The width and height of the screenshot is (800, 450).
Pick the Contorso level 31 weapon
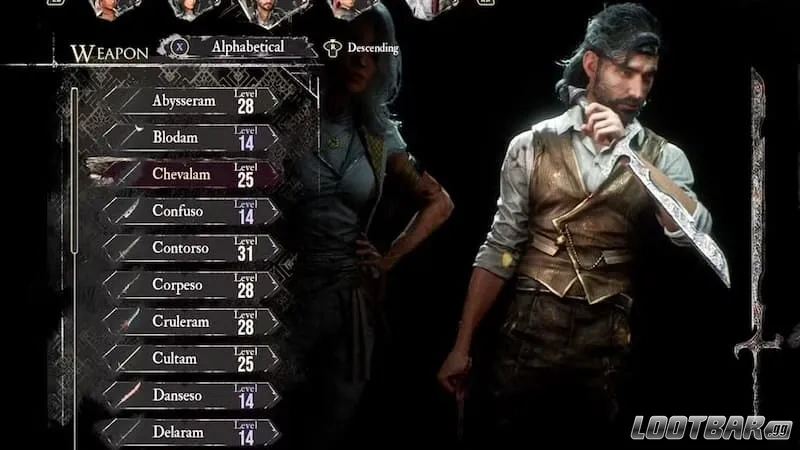190,248
